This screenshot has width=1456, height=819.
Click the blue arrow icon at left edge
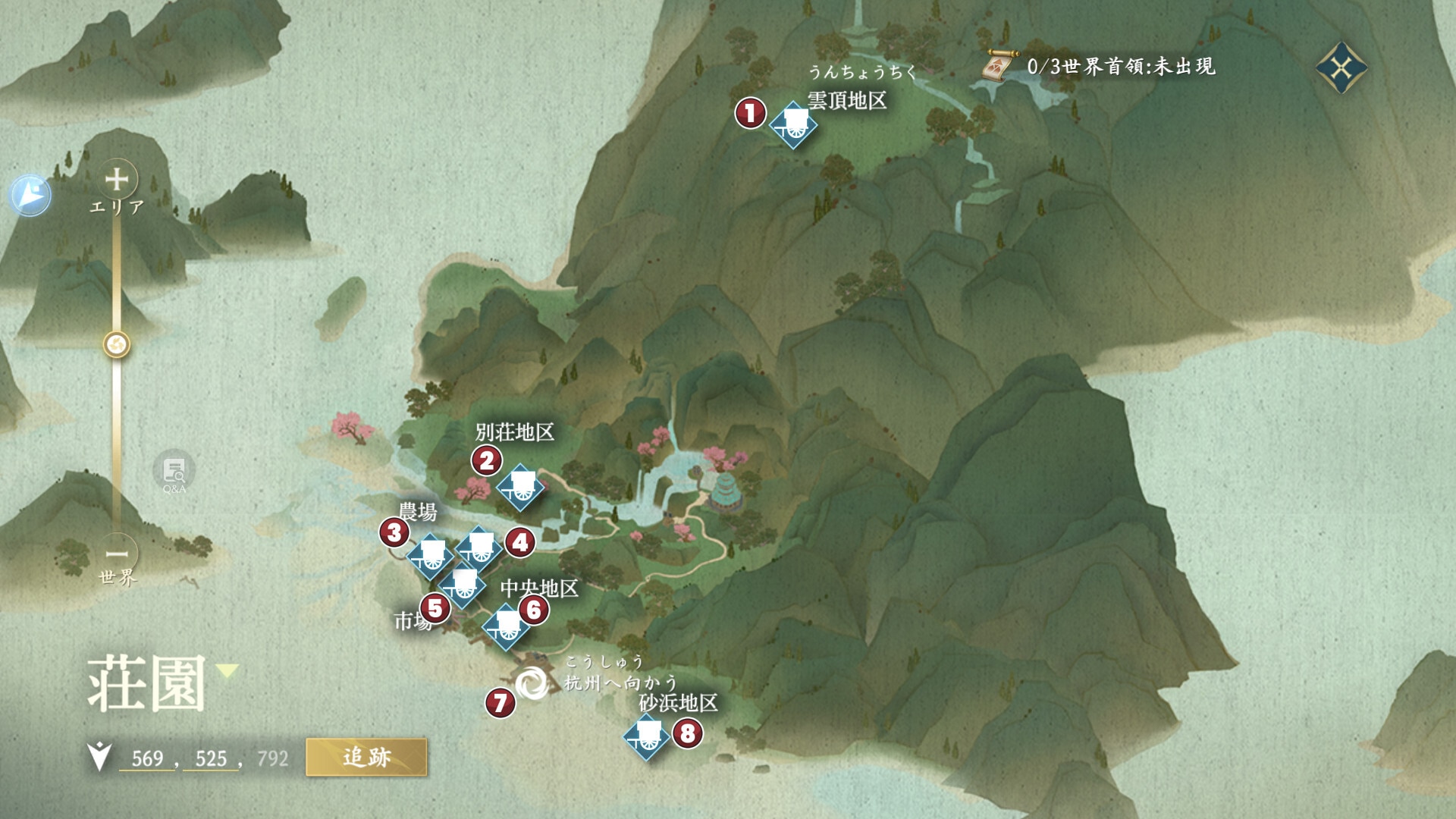[31, 195]
